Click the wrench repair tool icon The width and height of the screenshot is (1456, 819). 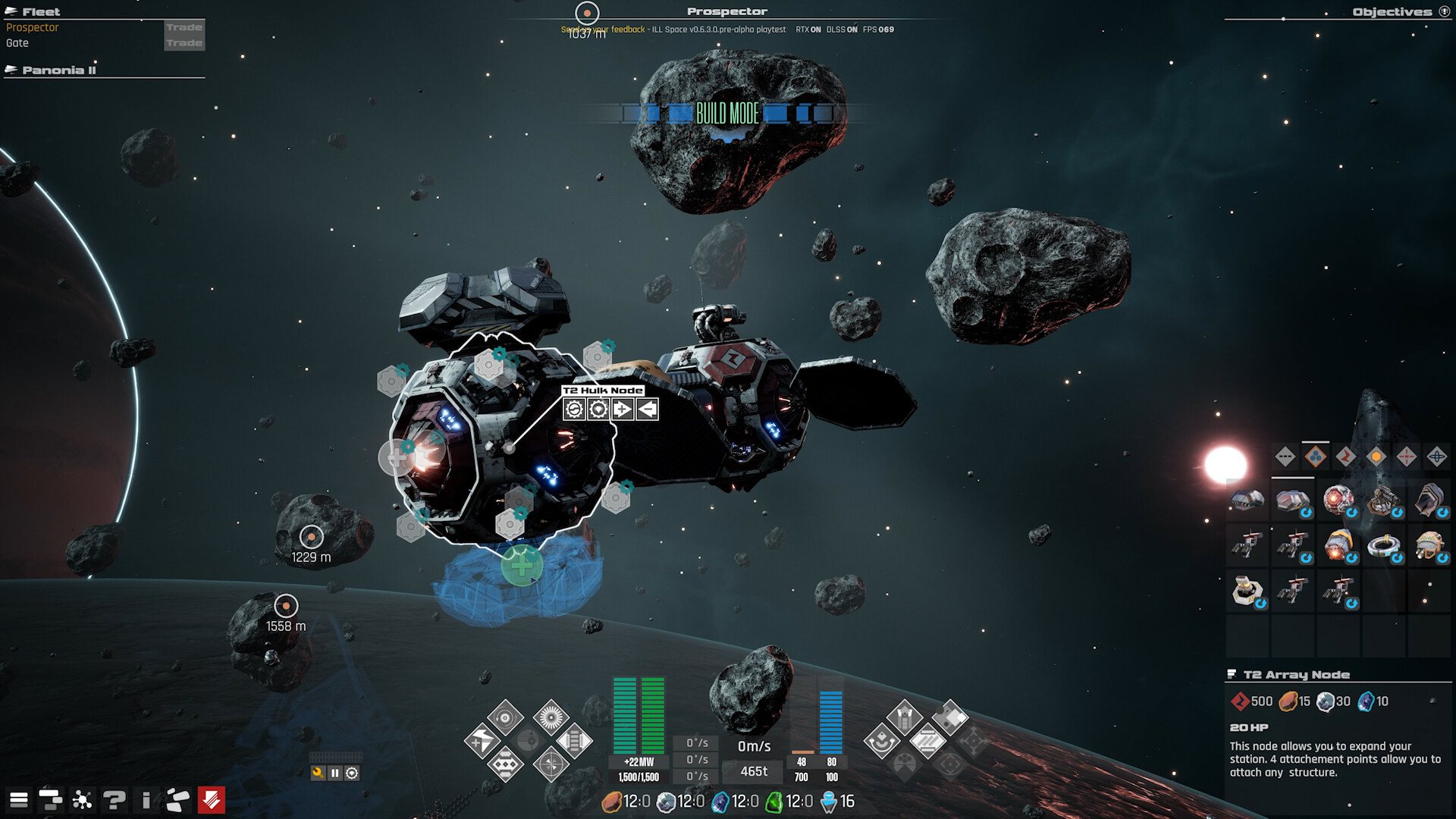pyautogui.click(x=317, y=771)
